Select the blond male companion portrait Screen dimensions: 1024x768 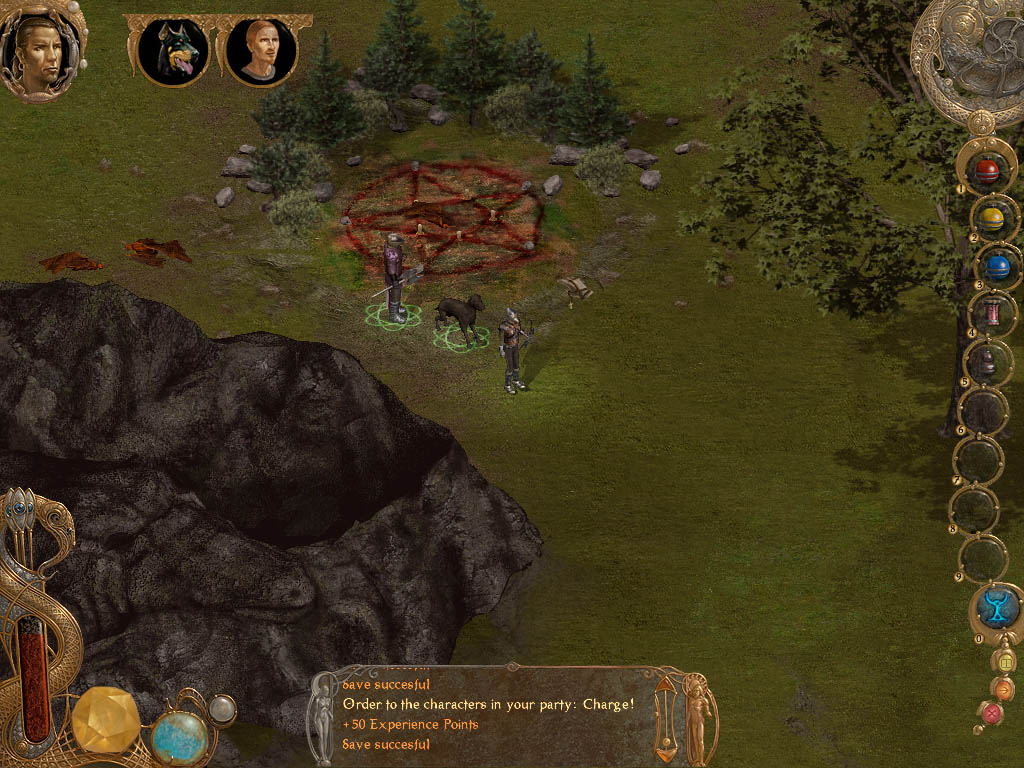[260, 51]
